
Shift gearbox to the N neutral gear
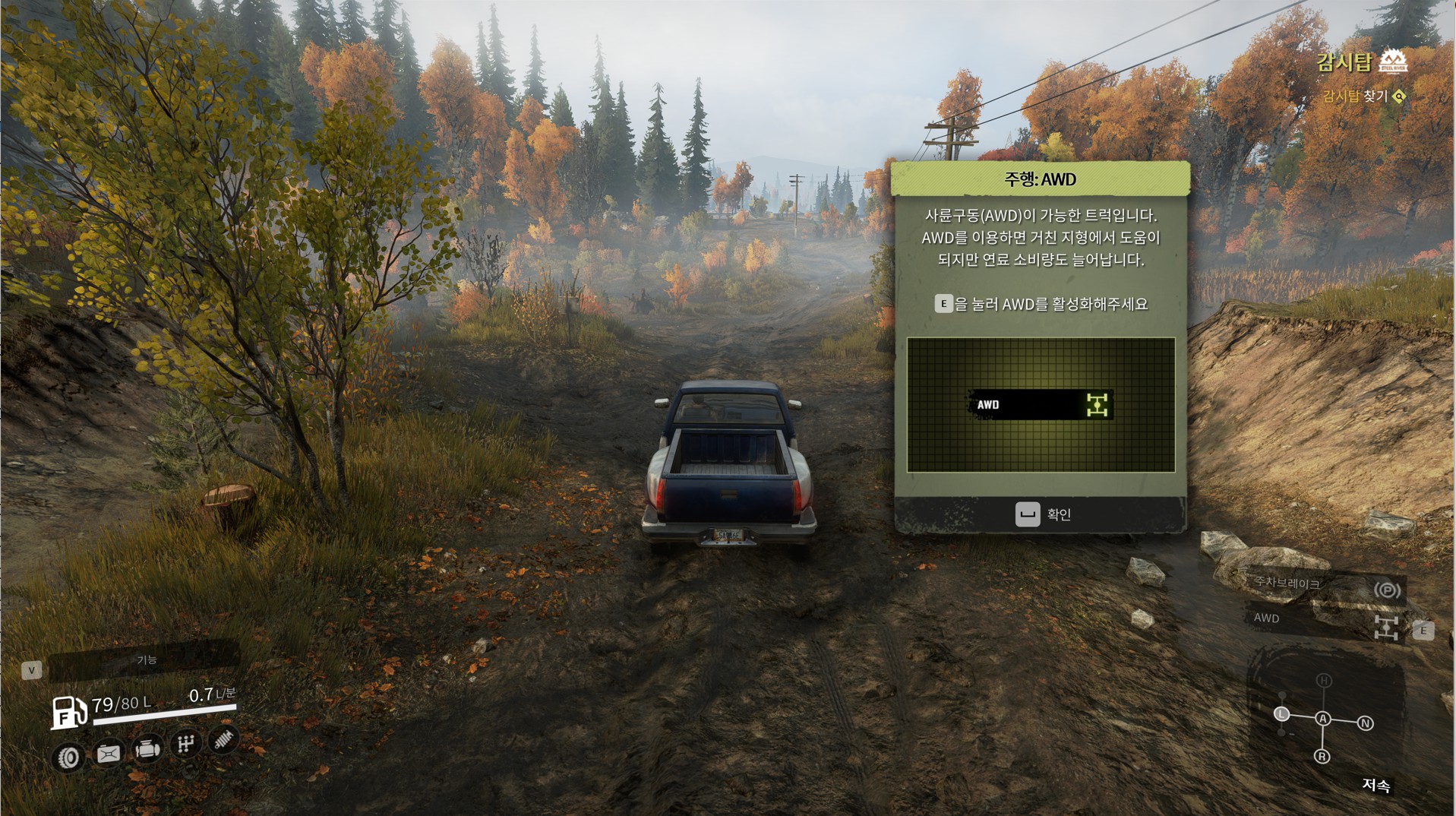1365,723
